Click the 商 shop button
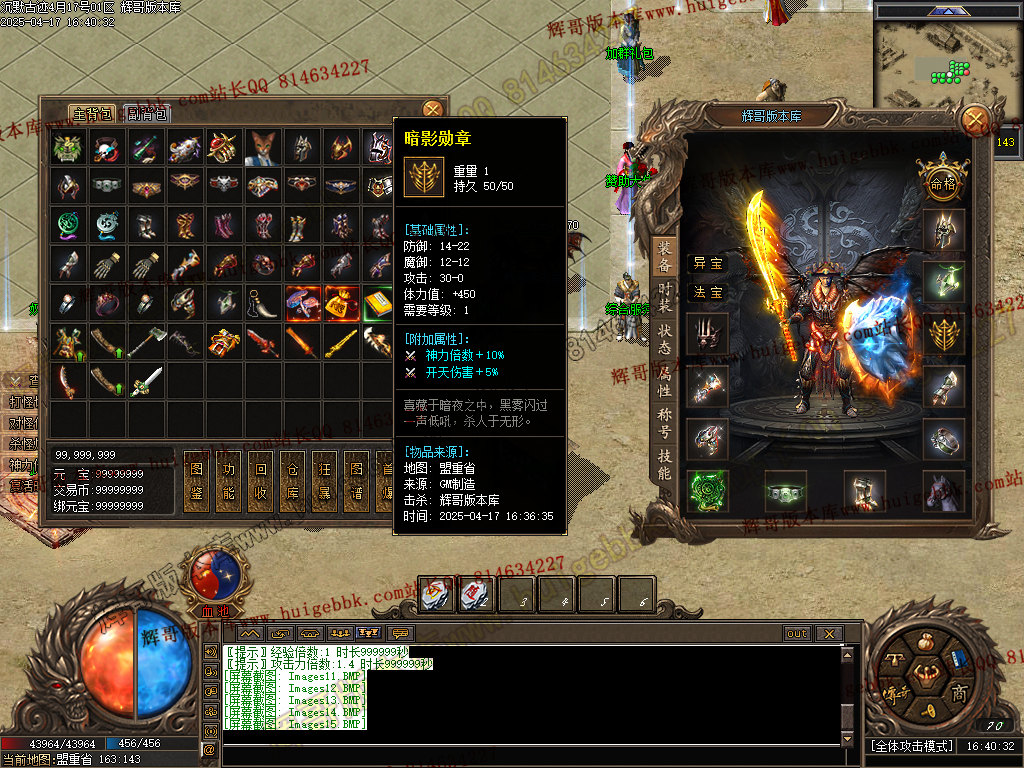 pyautogui.click(x=958, y=693)
